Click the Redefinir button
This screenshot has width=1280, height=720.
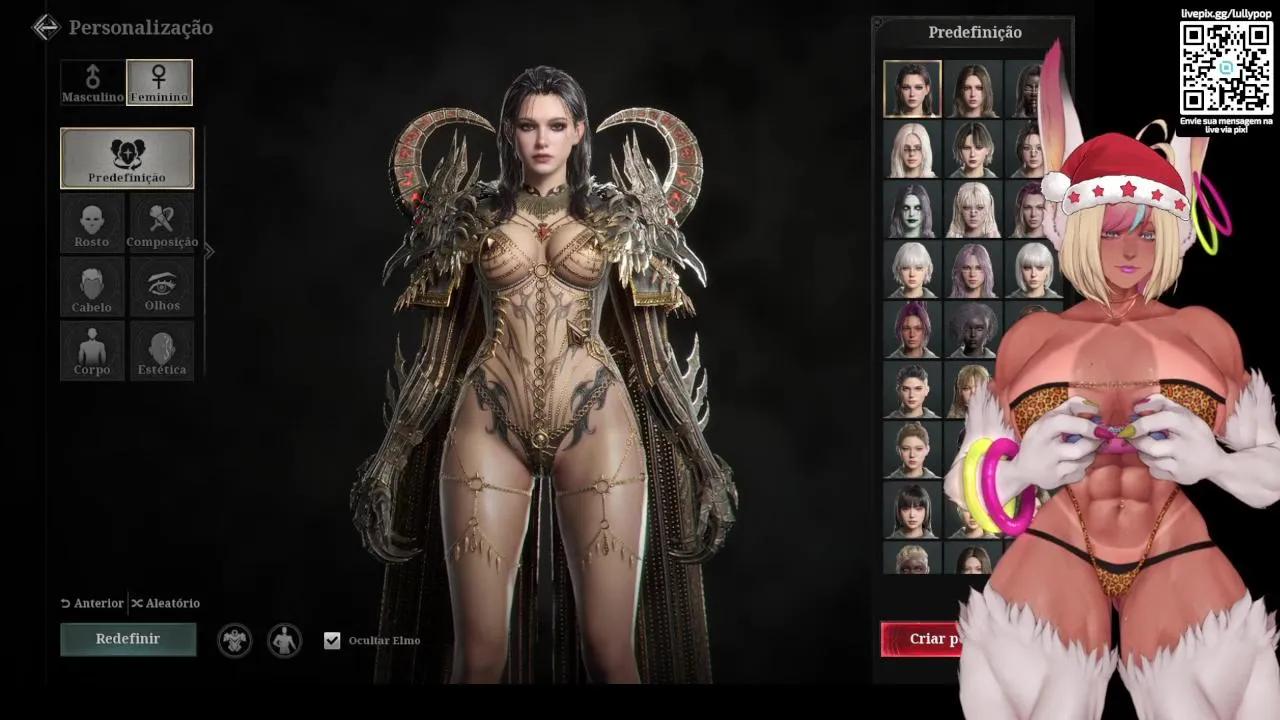(128, 638)
